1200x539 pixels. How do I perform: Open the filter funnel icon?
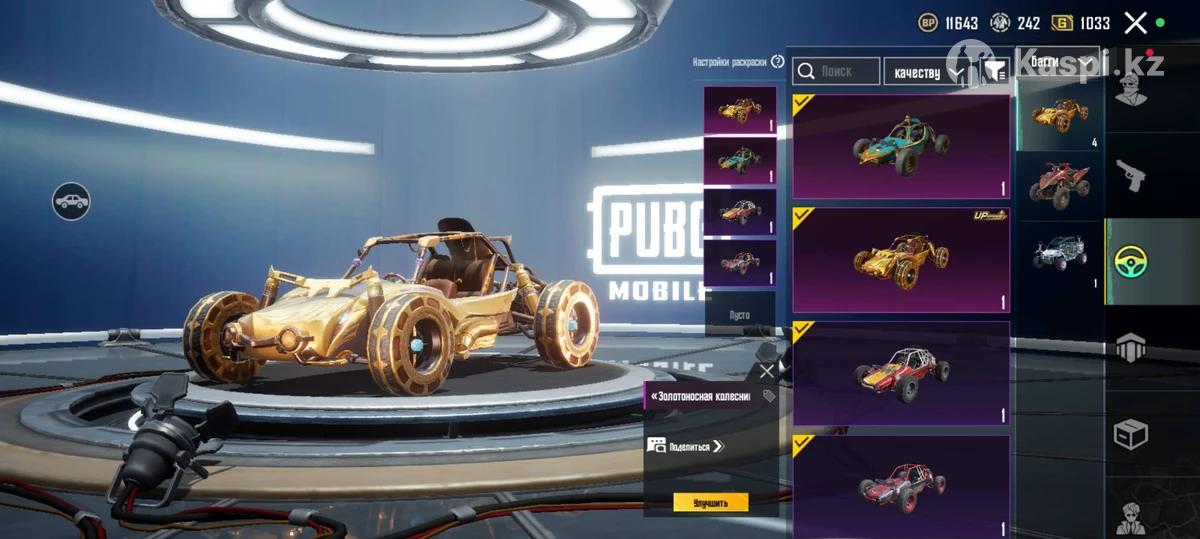(x=995, y=71)
